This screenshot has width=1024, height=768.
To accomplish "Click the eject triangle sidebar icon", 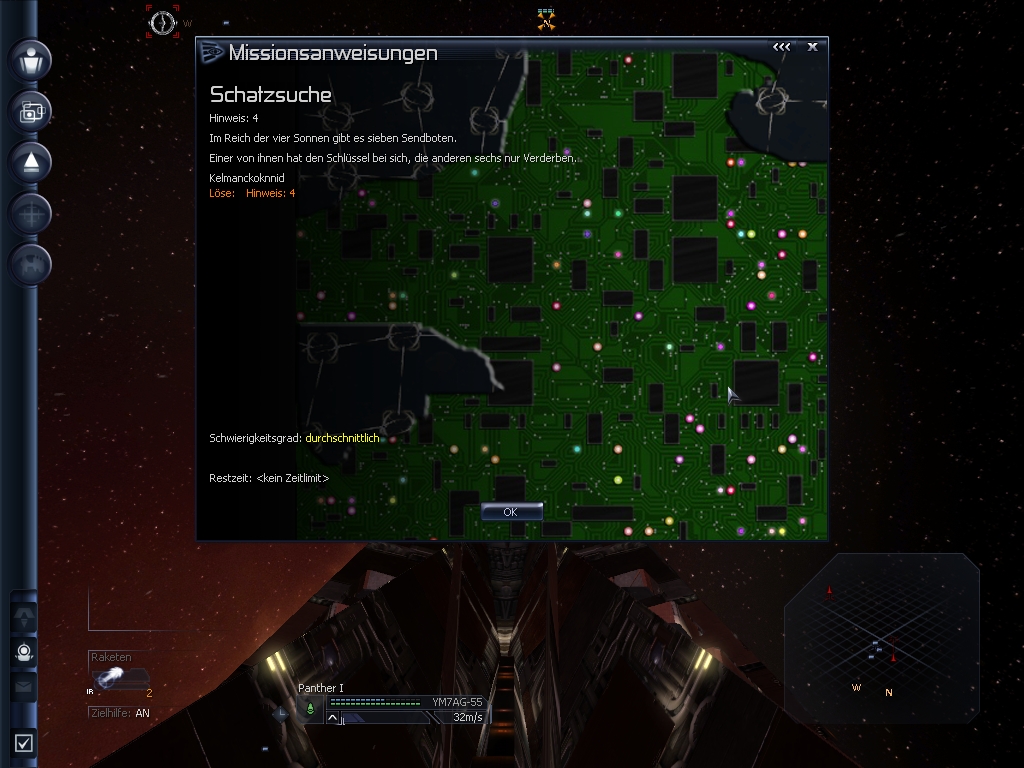I will pyautogui.click(x=30, y=162).
